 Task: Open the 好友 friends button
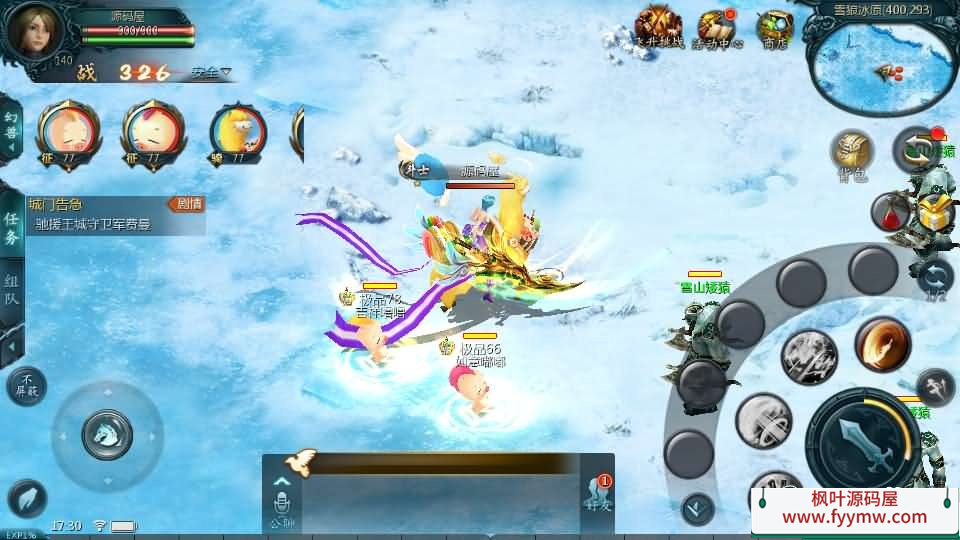point(597,496)
